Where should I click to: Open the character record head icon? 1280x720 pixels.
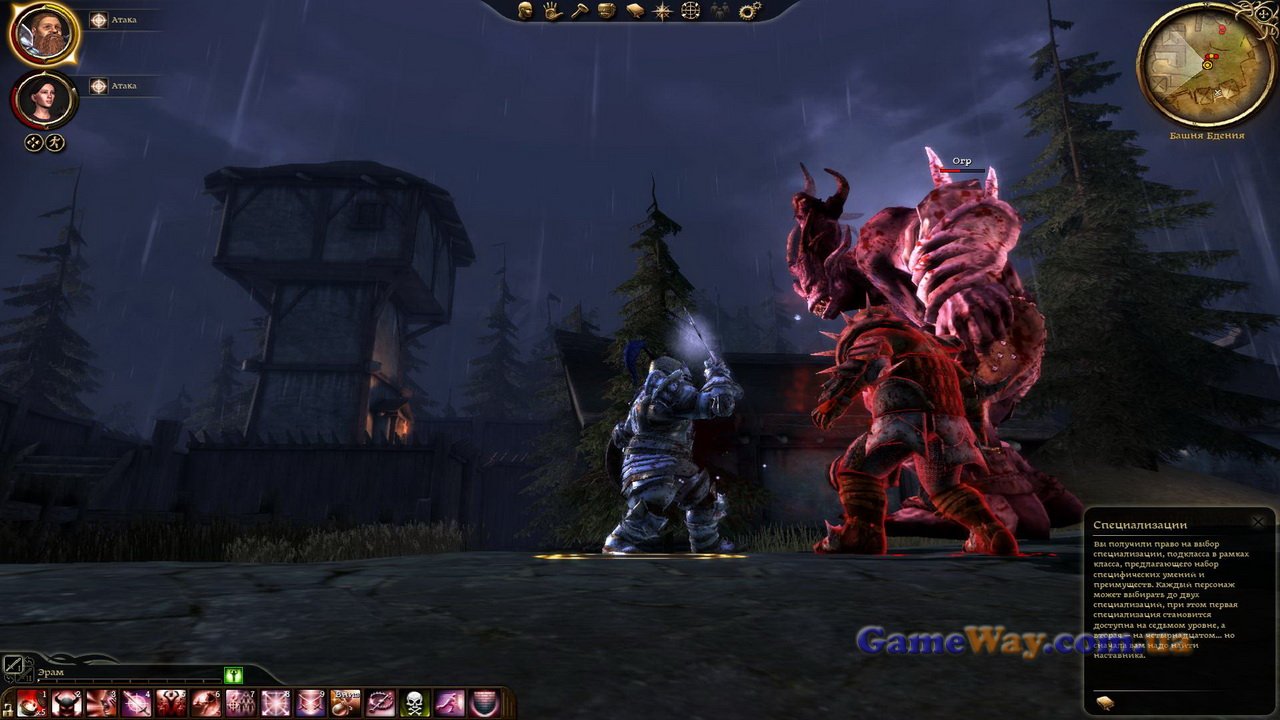point(524,11)
